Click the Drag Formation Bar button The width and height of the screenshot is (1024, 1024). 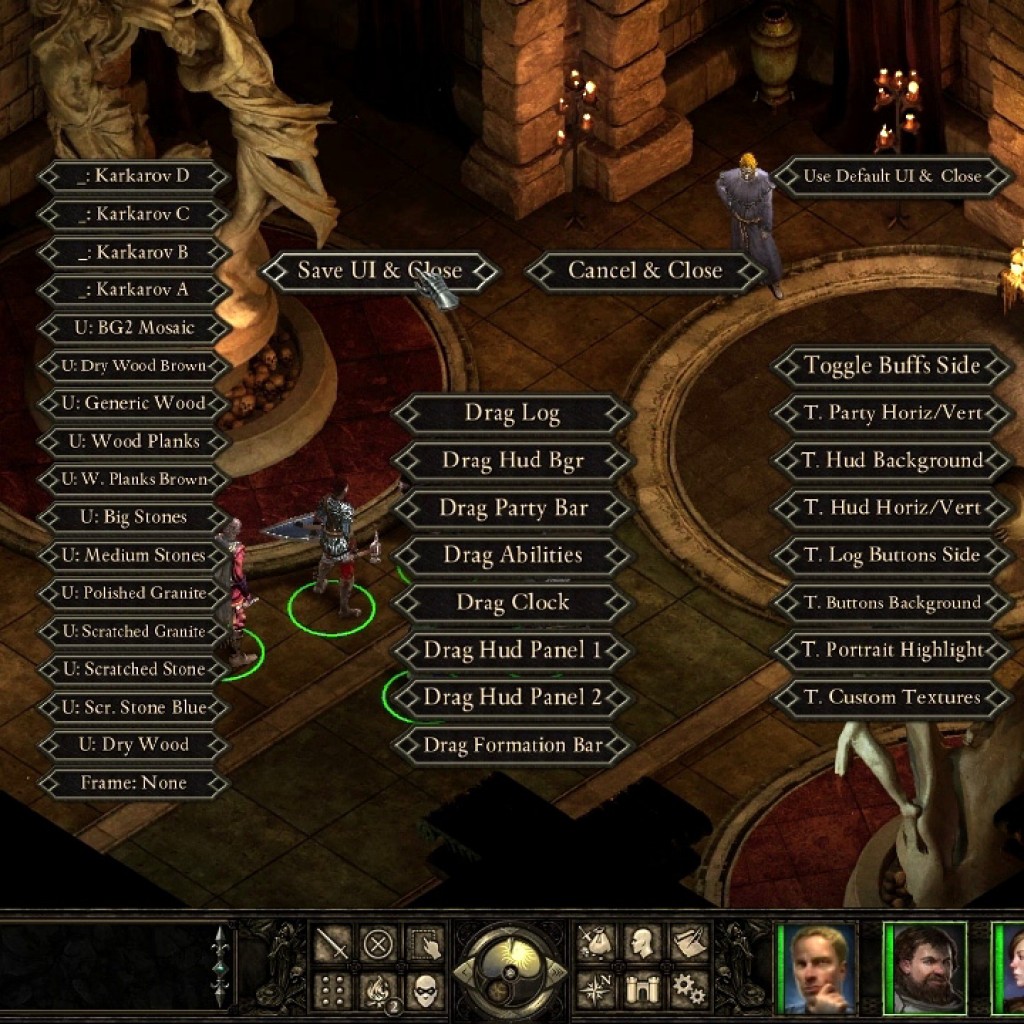click(512, 745)
